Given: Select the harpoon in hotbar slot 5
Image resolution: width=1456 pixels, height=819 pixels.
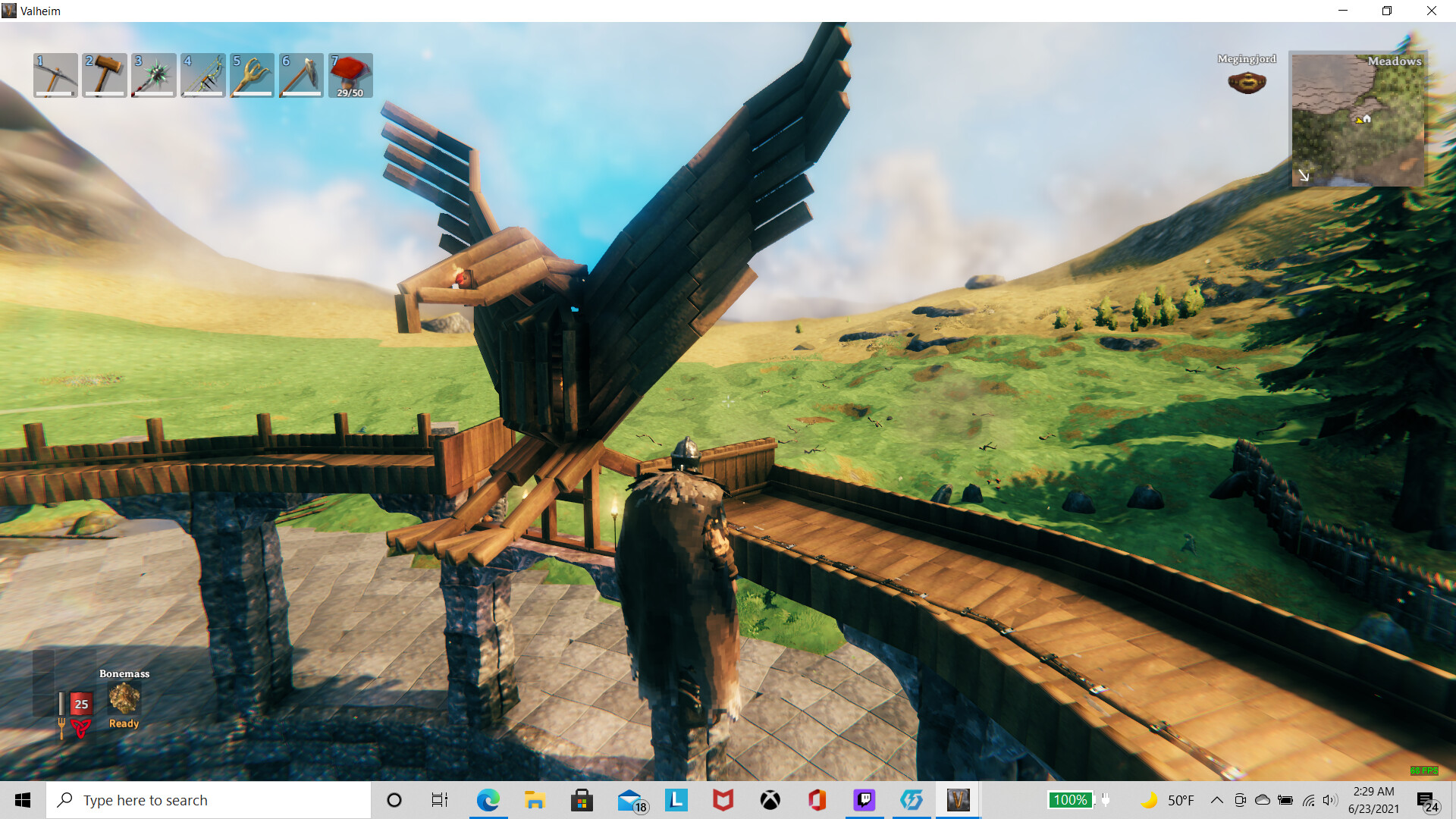Looking at the screenshot, I should tap(252, 75).
